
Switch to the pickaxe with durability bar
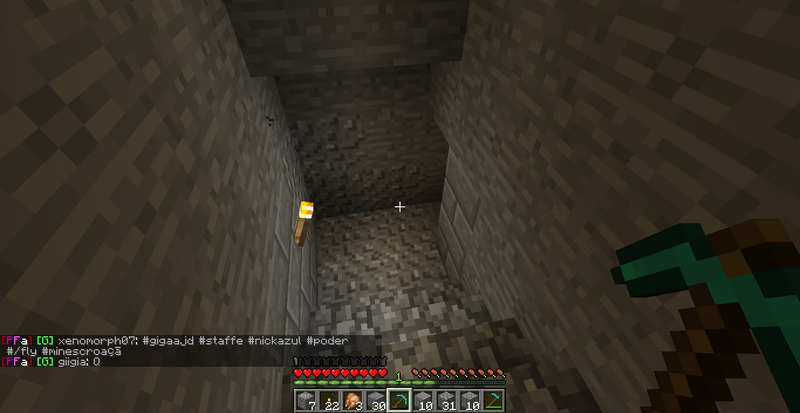[492, 401]
